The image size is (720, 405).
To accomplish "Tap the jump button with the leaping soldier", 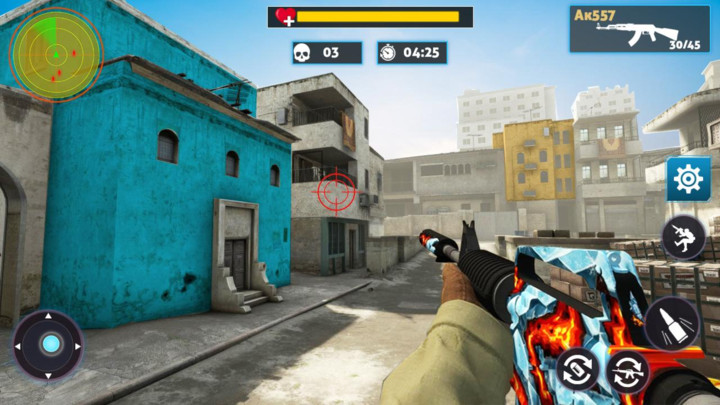I will 684,237.
